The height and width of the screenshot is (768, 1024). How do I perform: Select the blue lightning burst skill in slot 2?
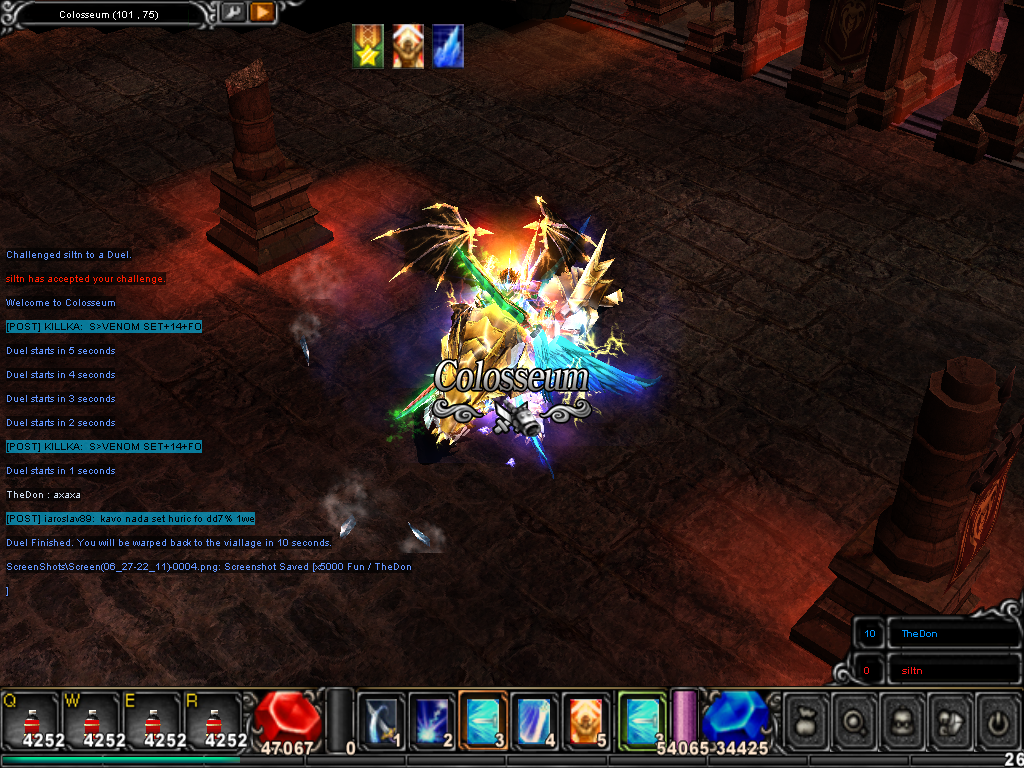tap(433, 720)
